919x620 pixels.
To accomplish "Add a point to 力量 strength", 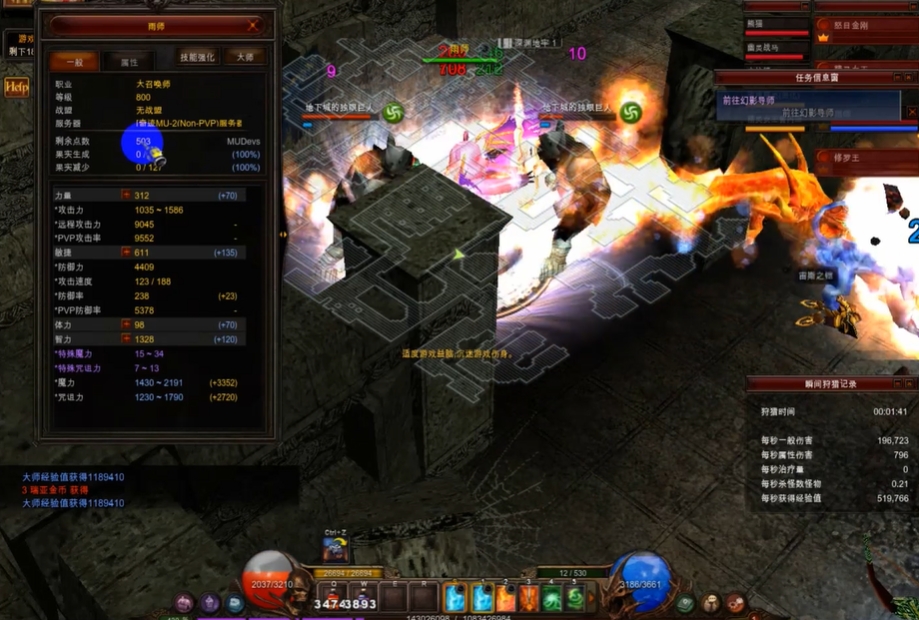I will [126, 196].
